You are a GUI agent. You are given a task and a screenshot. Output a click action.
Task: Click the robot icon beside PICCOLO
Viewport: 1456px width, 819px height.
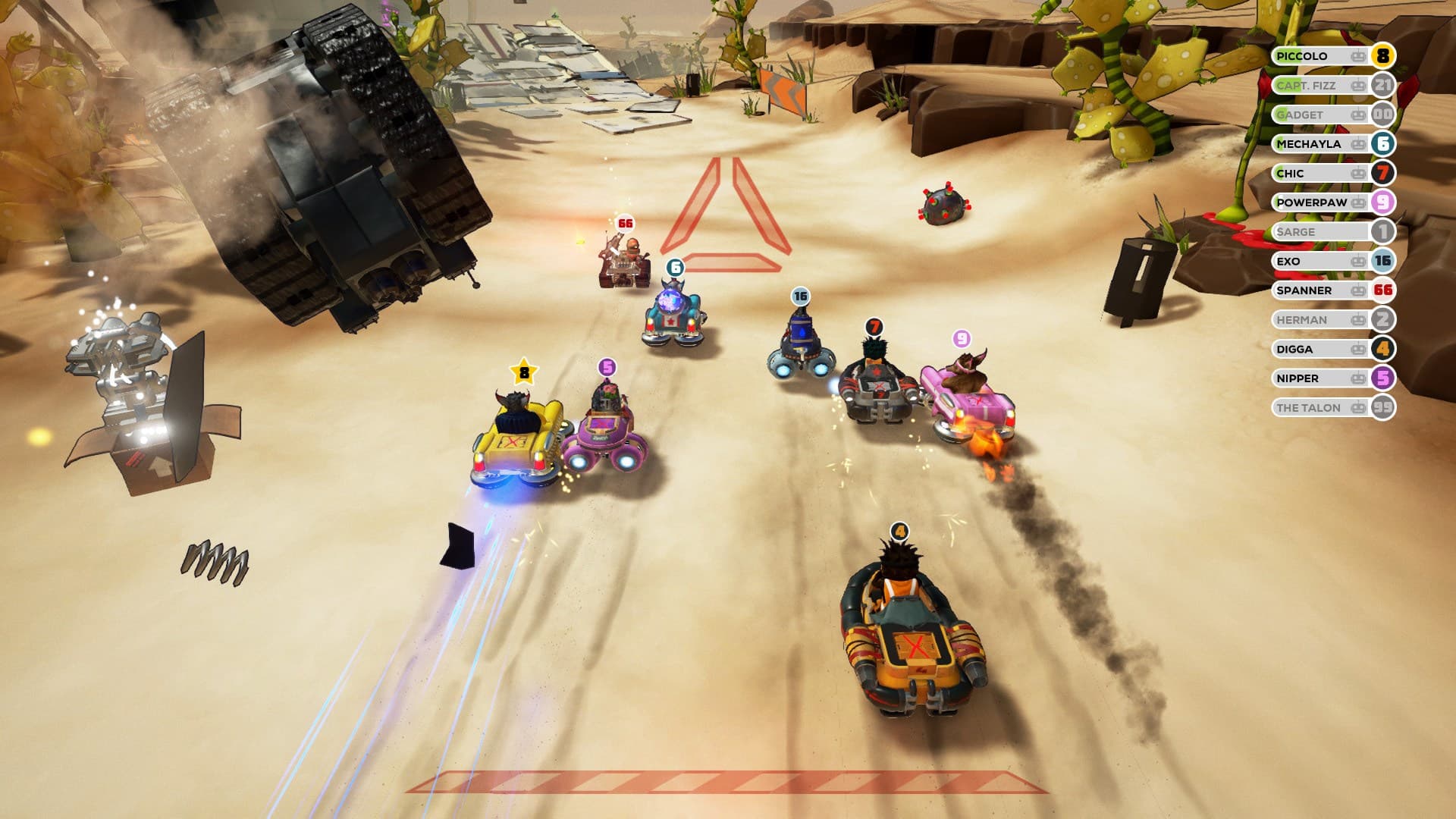[1357, 56]
